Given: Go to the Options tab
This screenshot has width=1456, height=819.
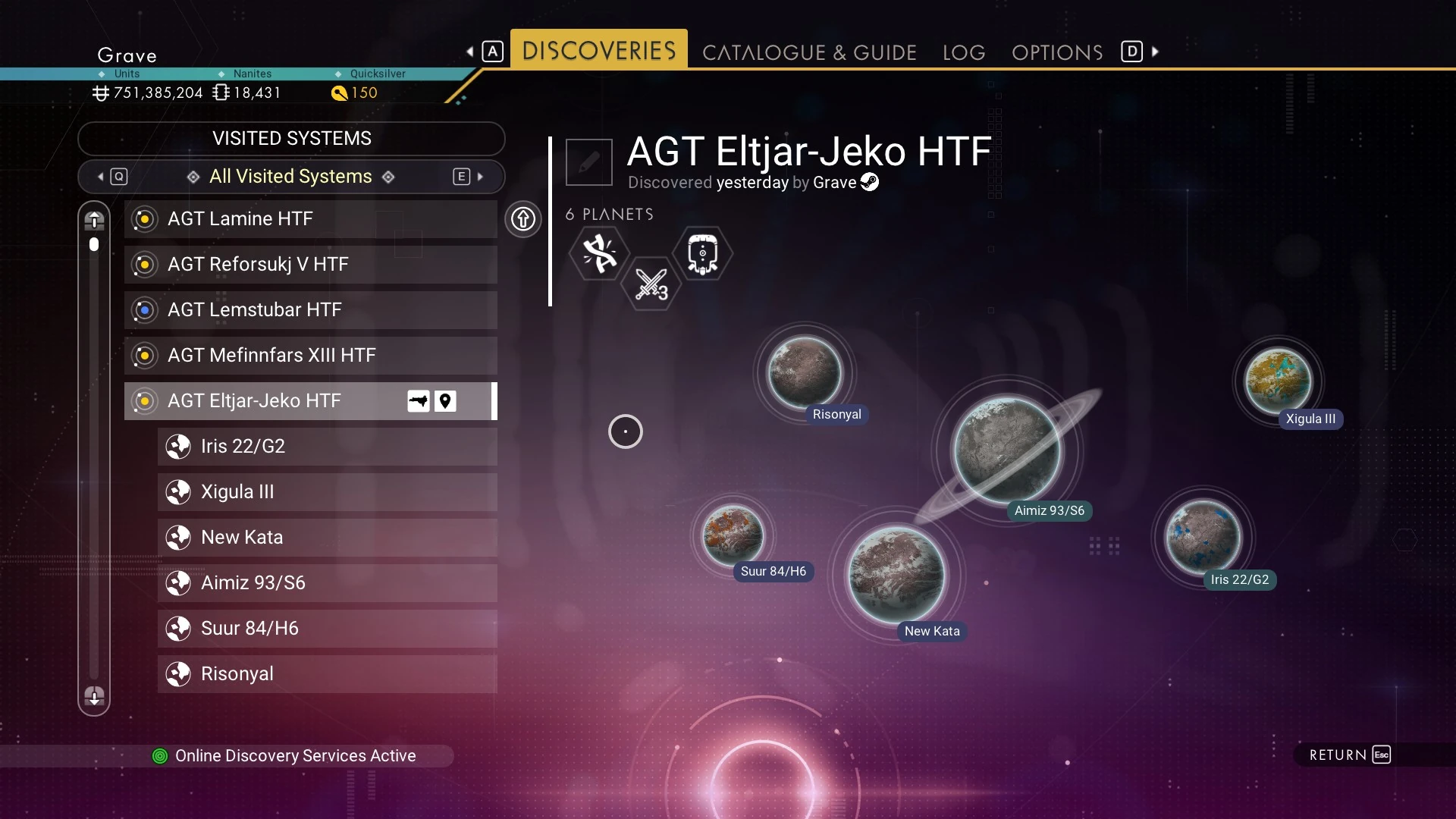Looking at the screenshot, I should point(1057,52).
